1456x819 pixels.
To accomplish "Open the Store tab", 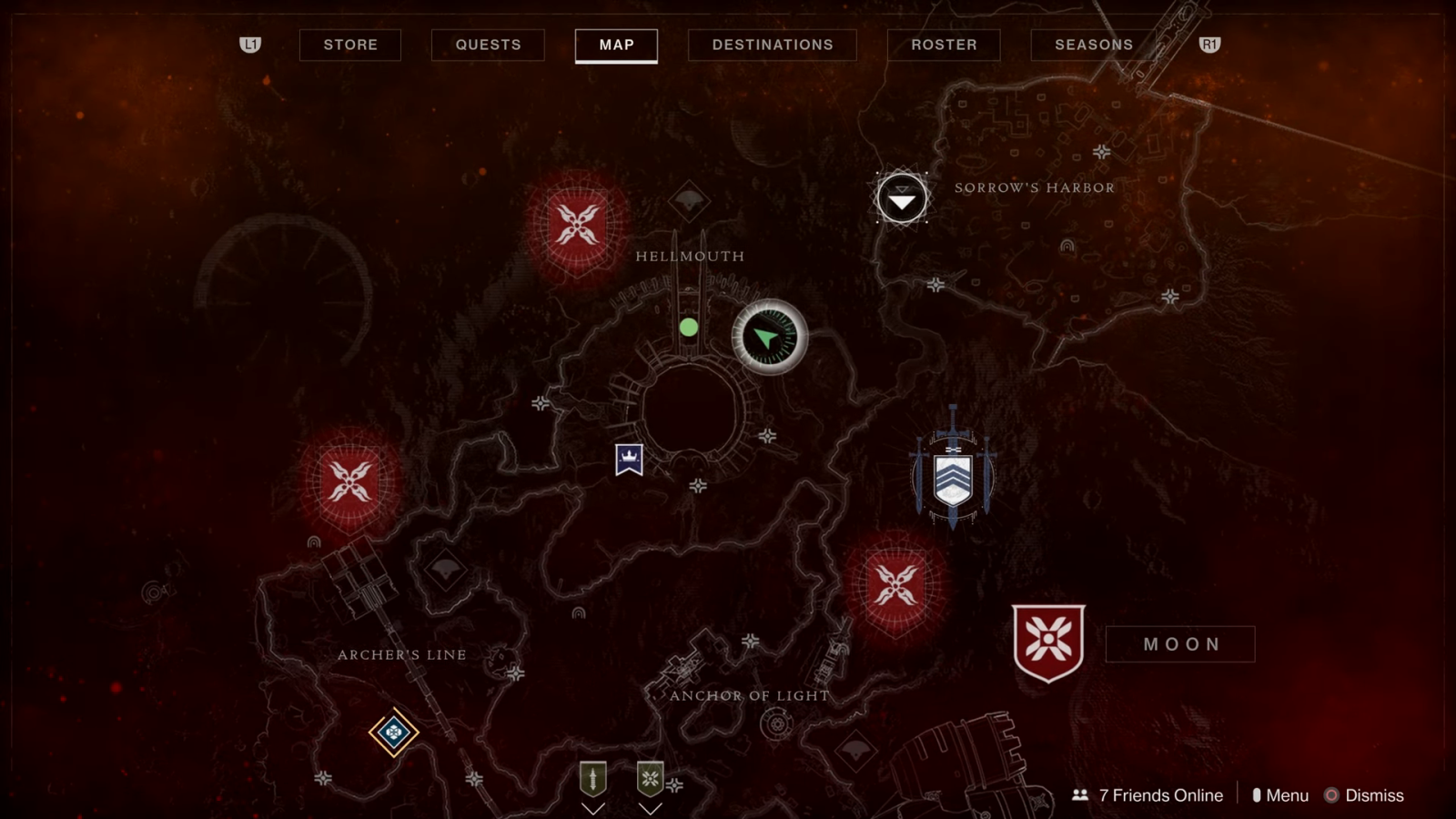I will coord(350,45).
